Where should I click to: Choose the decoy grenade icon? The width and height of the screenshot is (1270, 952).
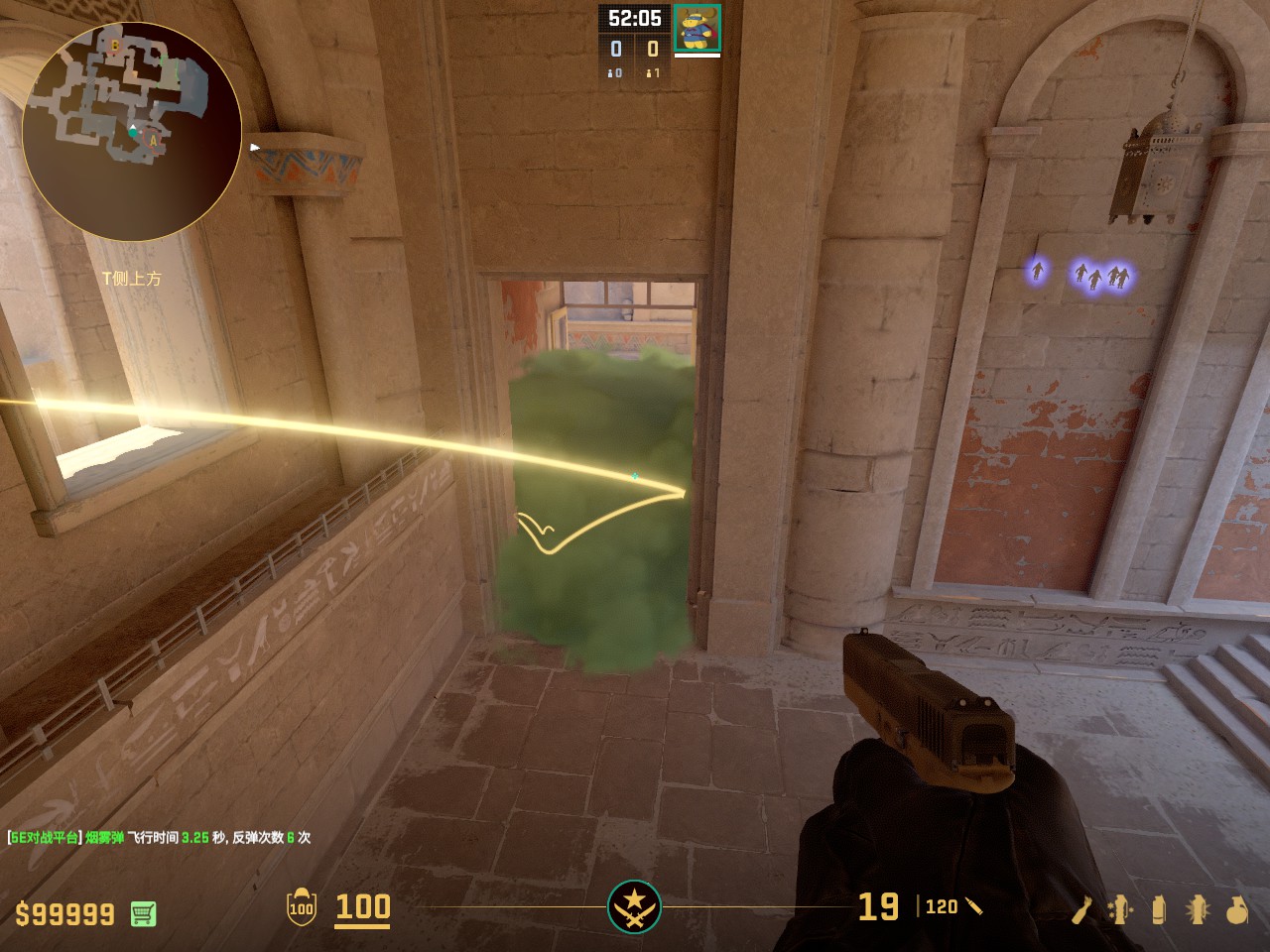tap(1119, 909)
